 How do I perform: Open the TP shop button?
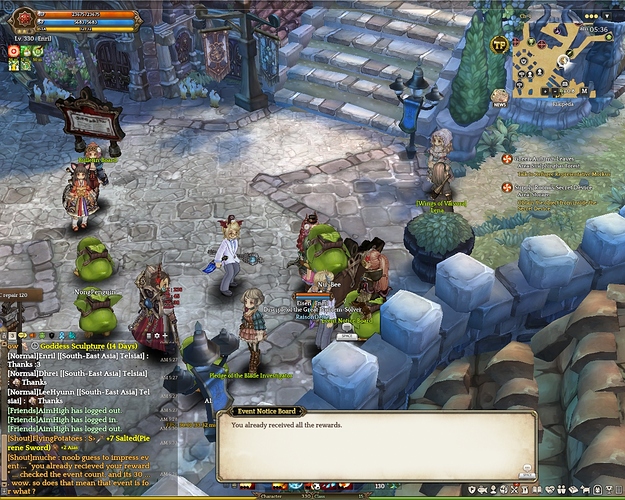[x=498, y=44]
